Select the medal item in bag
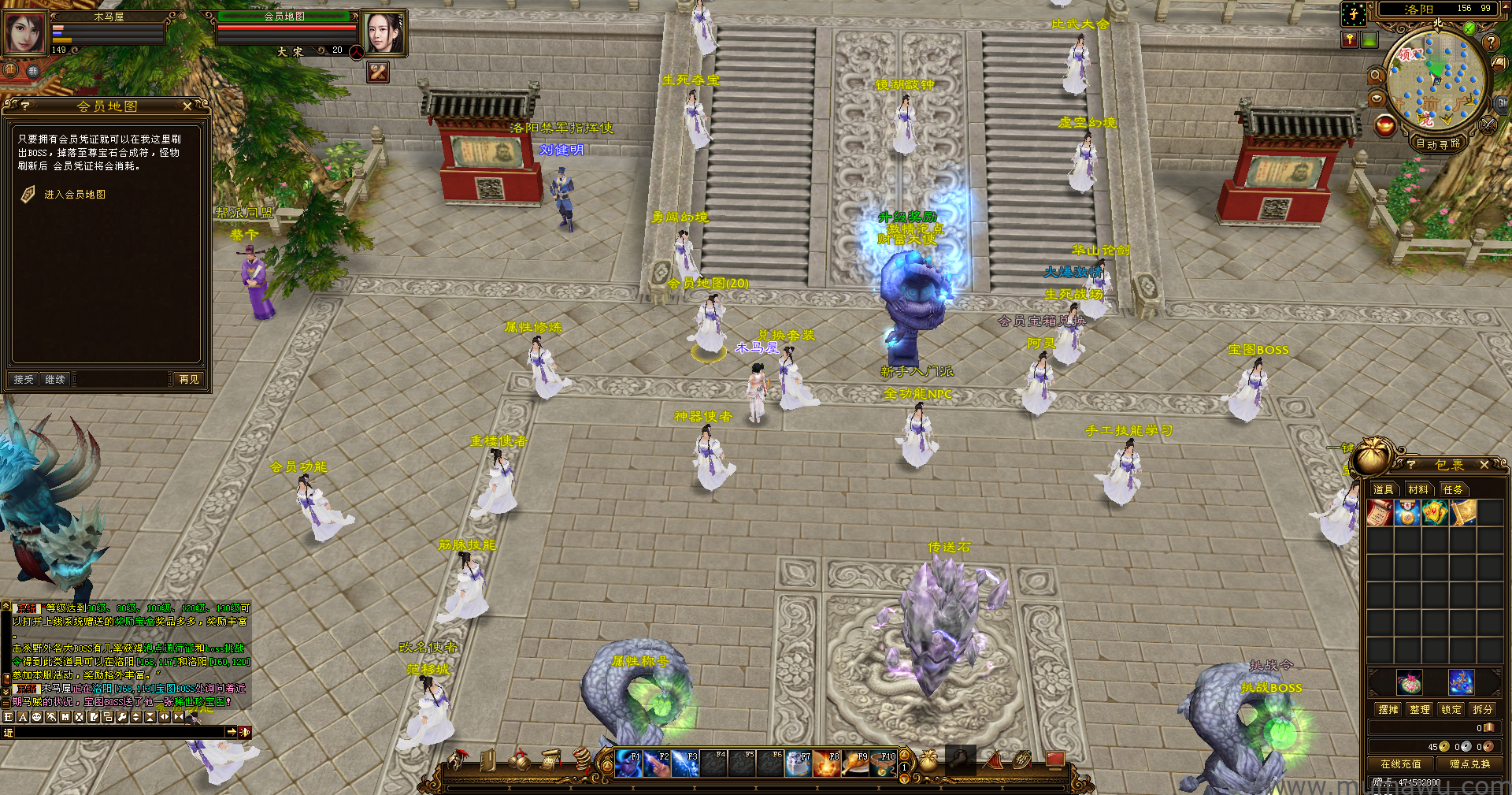This screenshot has width=1512, height=795. (x=1407, y=513)
